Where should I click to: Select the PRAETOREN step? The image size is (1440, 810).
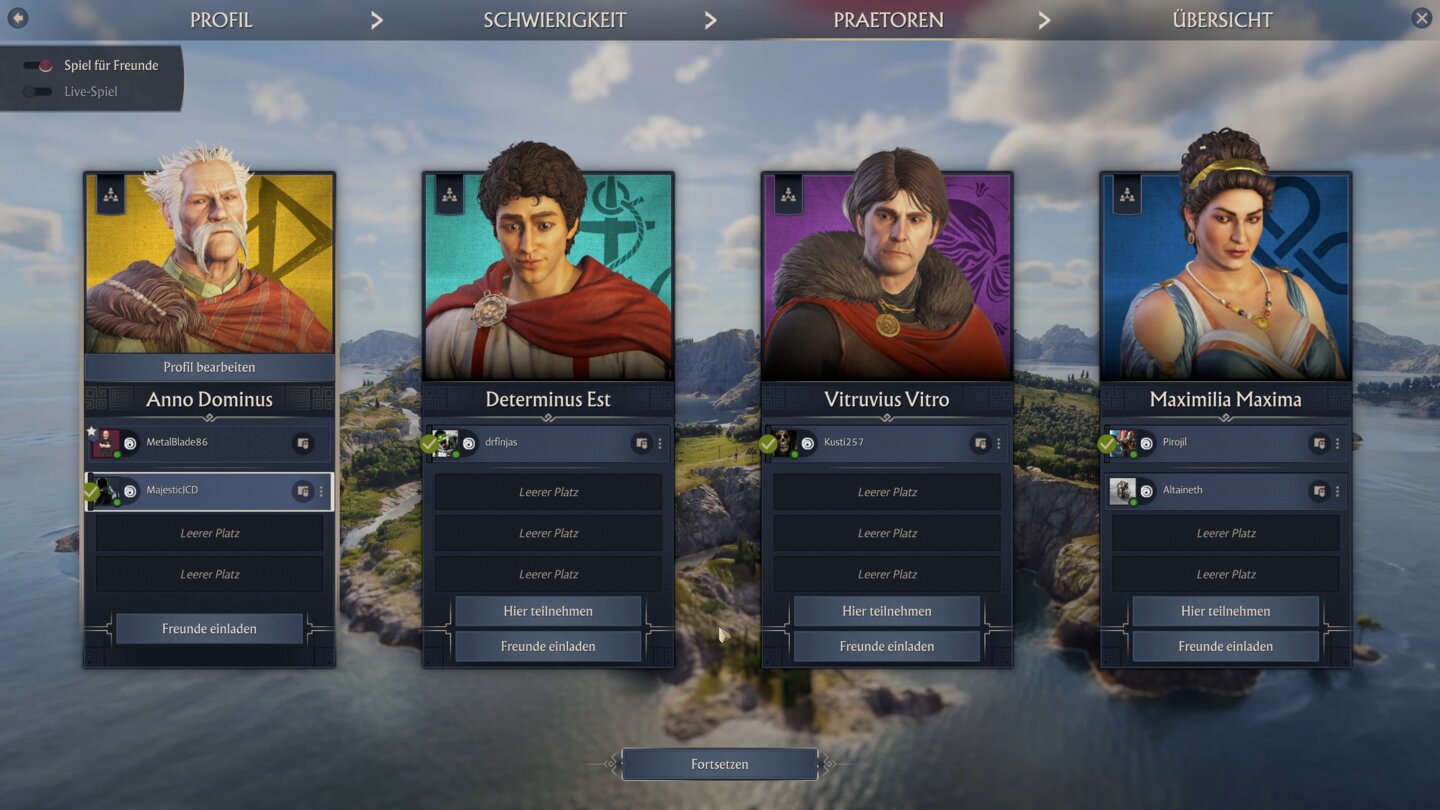[888, 20]
